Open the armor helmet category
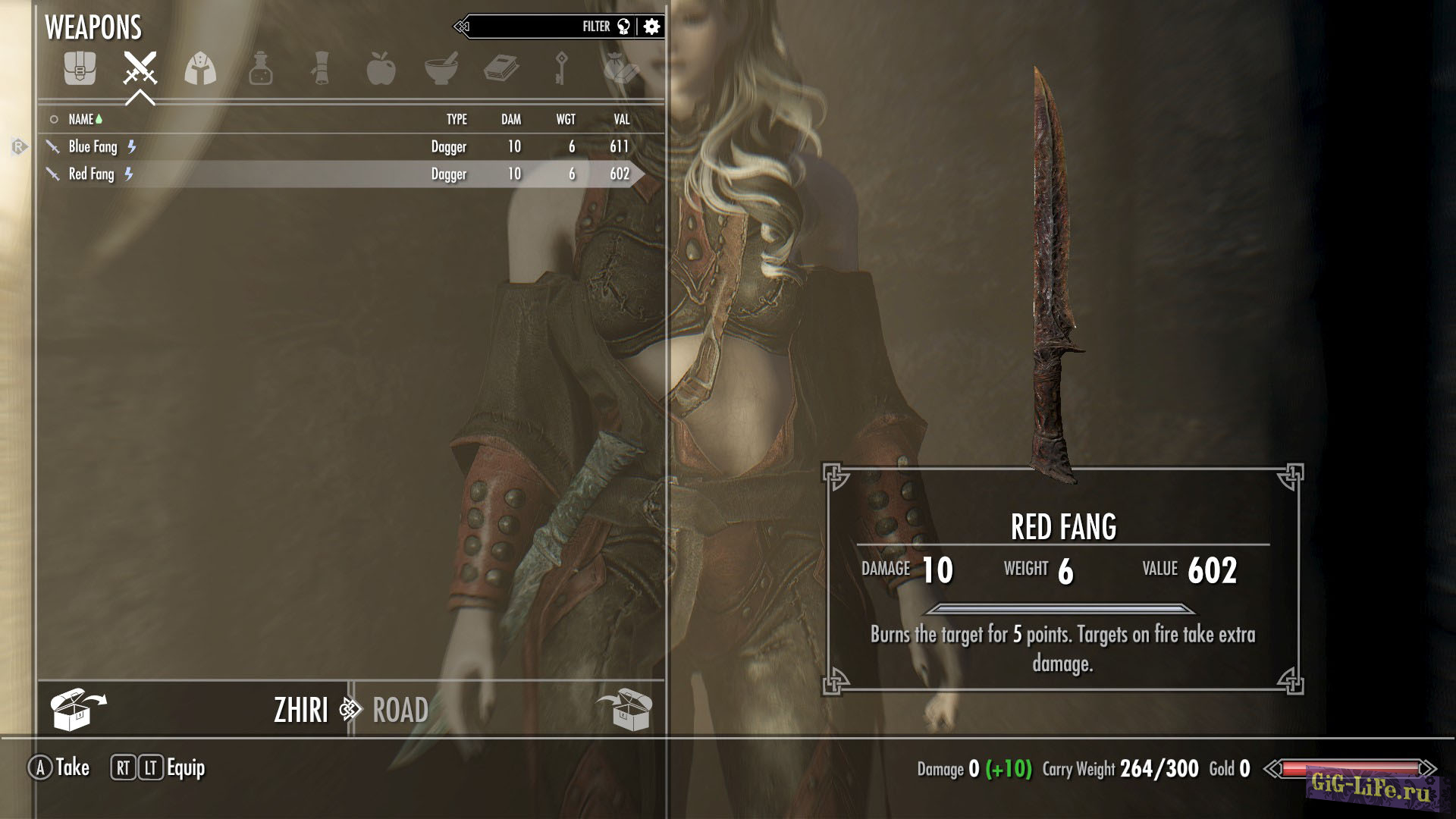 (x=200, y=68)
